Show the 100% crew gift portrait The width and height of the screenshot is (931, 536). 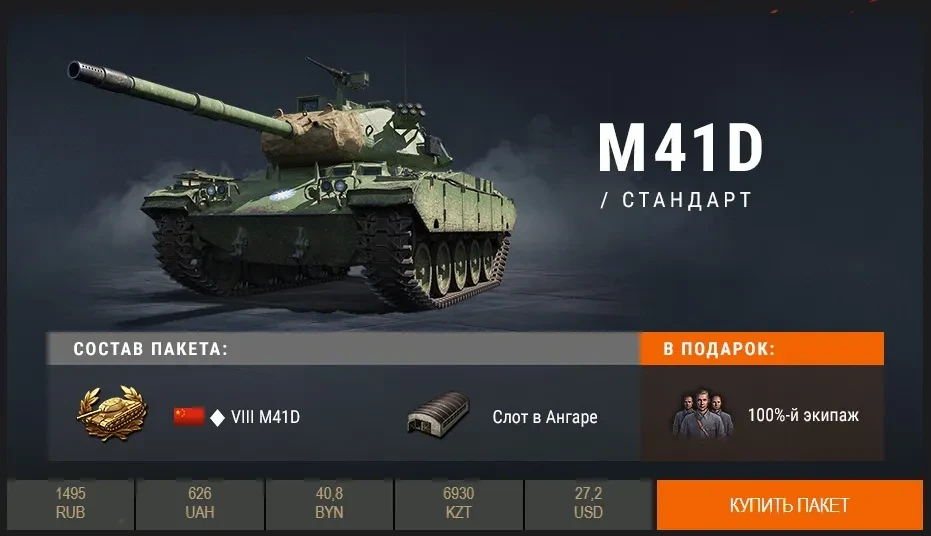701,413
